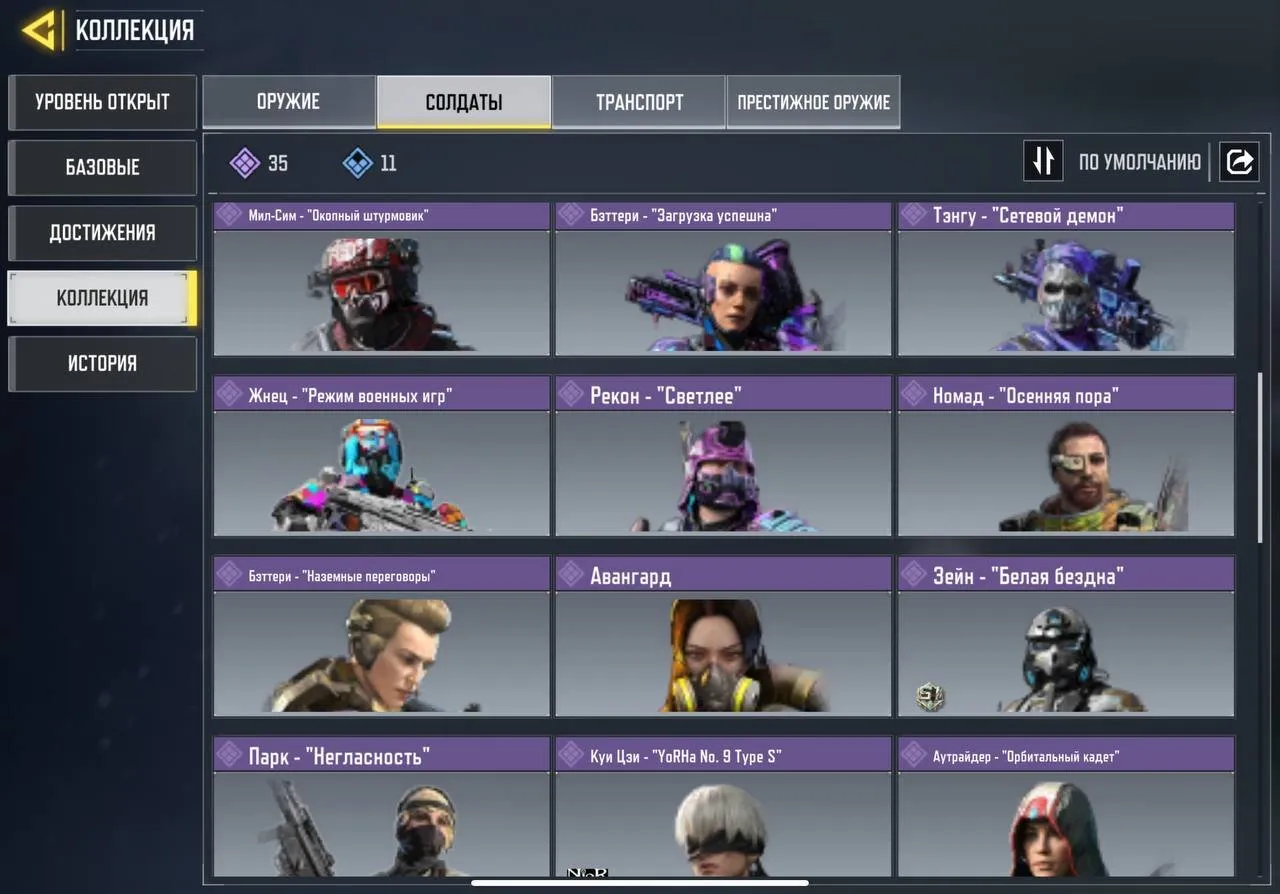The height and width of the screenshot is (894, 1280).
Task: Open the ИСТОРИЯ sidebar section
Action: click(x=102, y=363)
